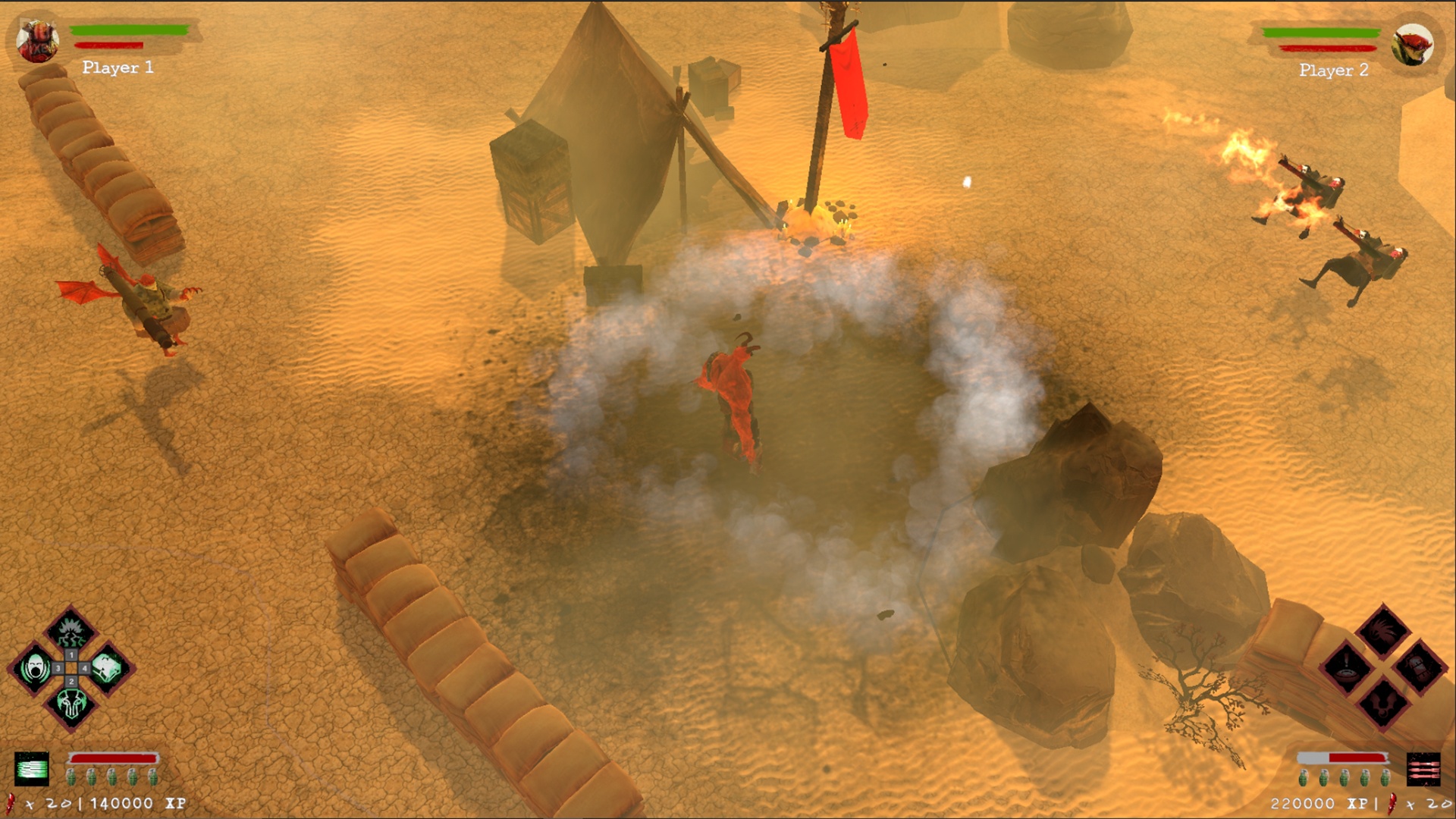Activate Player 2's red claw-swipe ability
This screenshot has width=1456, height=819.
(x=1382, y=631)
